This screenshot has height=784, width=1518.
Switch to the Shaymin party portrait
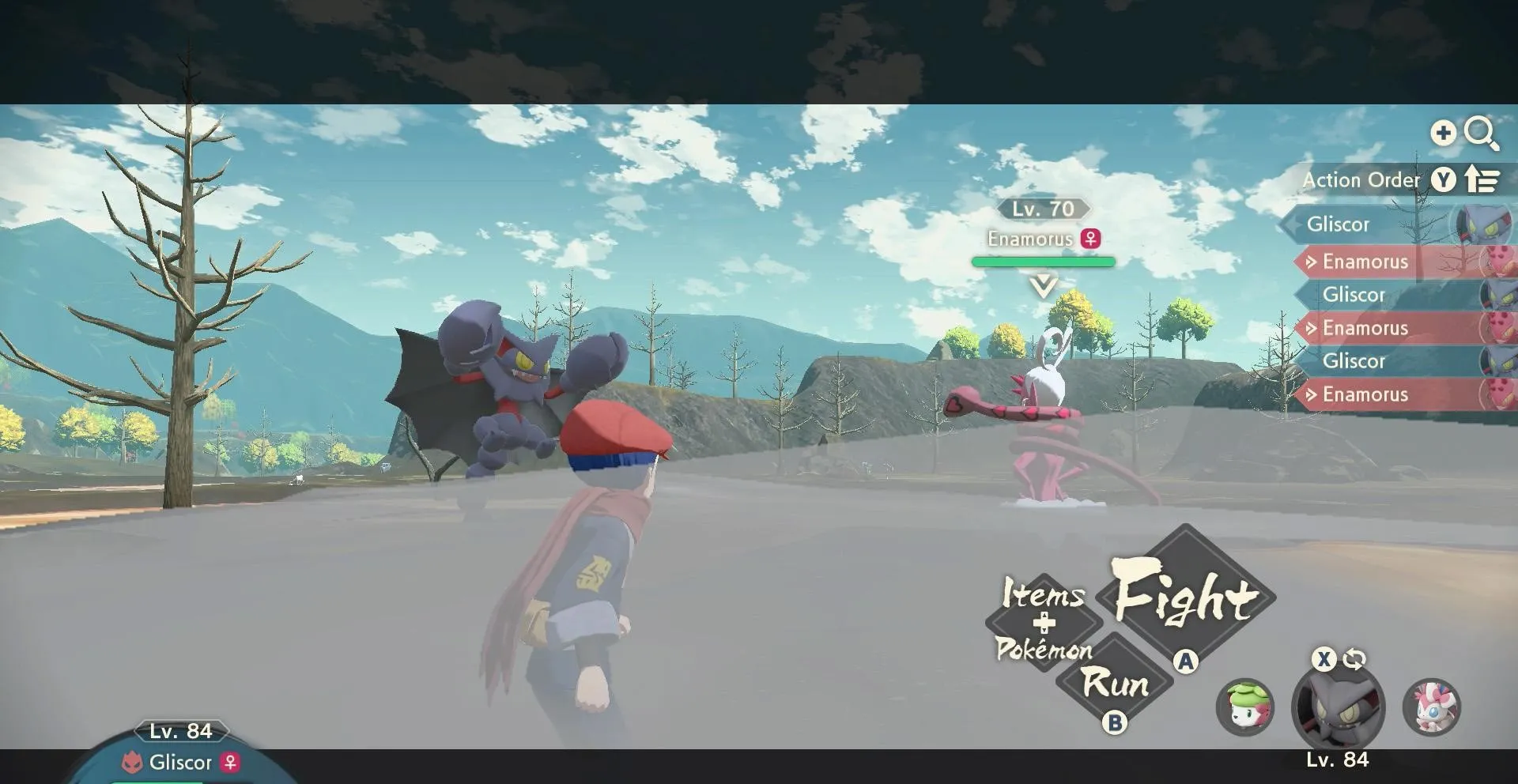coord(1245,707)
